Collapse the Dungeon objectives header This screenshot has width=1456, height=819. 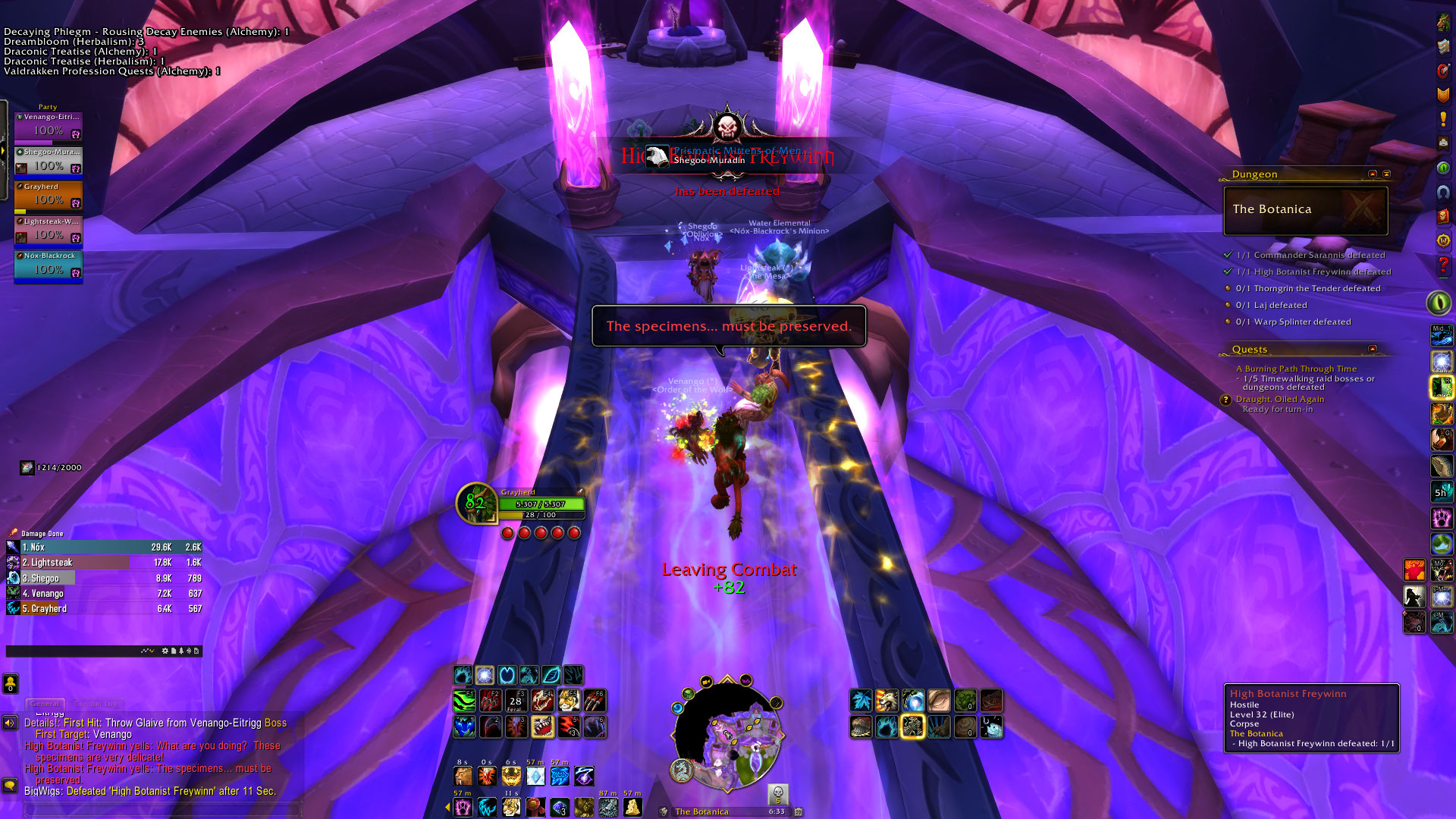(x=1373, y=174)
